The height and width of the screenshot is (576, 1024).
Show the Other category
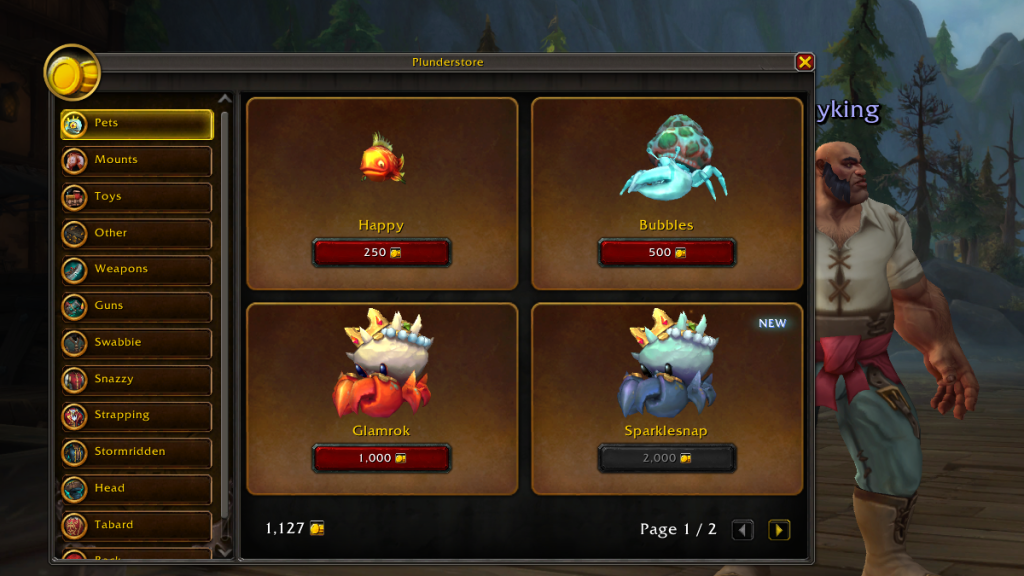(136, 233)
